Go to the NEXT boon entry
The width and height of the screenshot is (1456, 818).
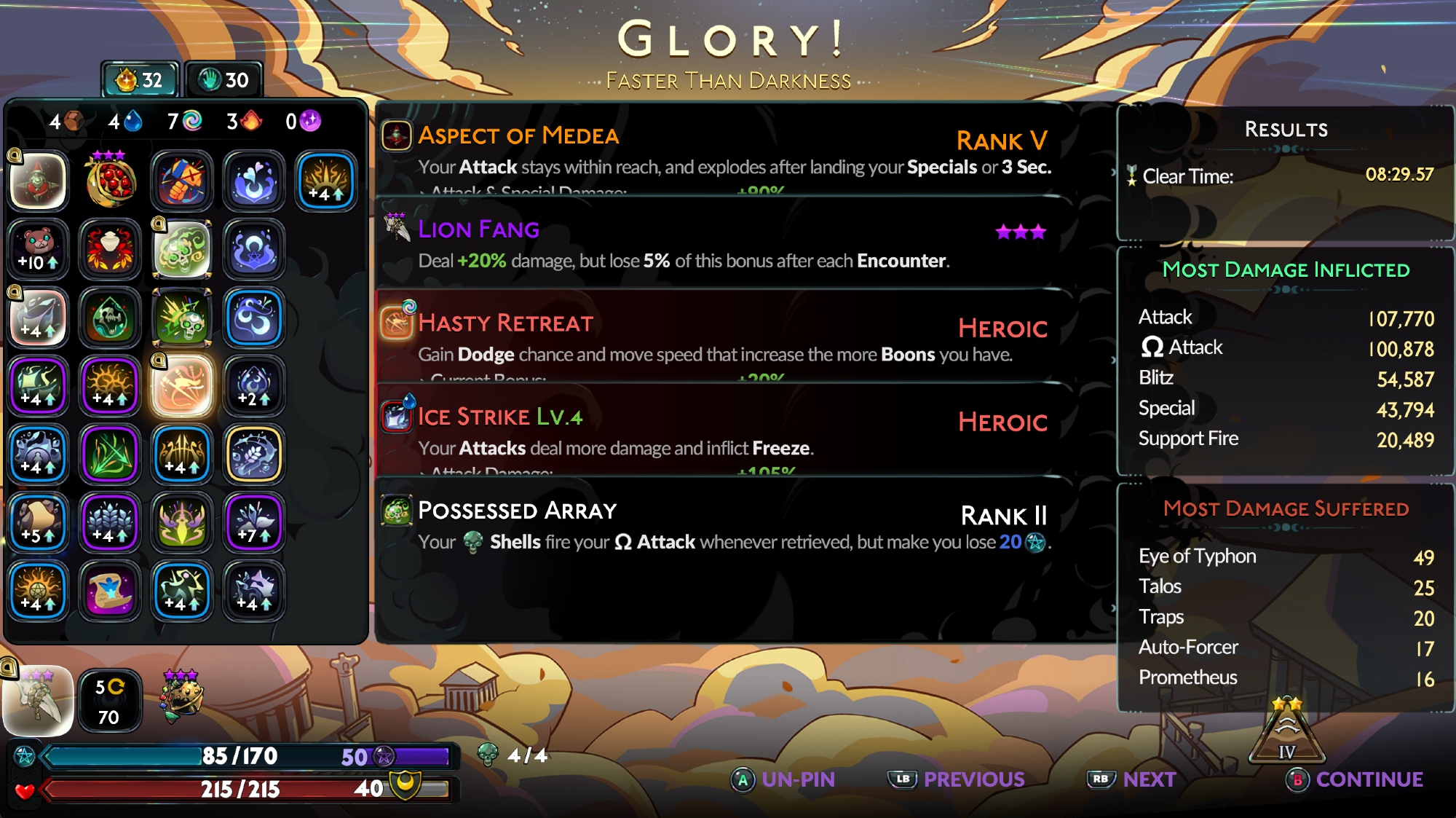pos(1133,779)
